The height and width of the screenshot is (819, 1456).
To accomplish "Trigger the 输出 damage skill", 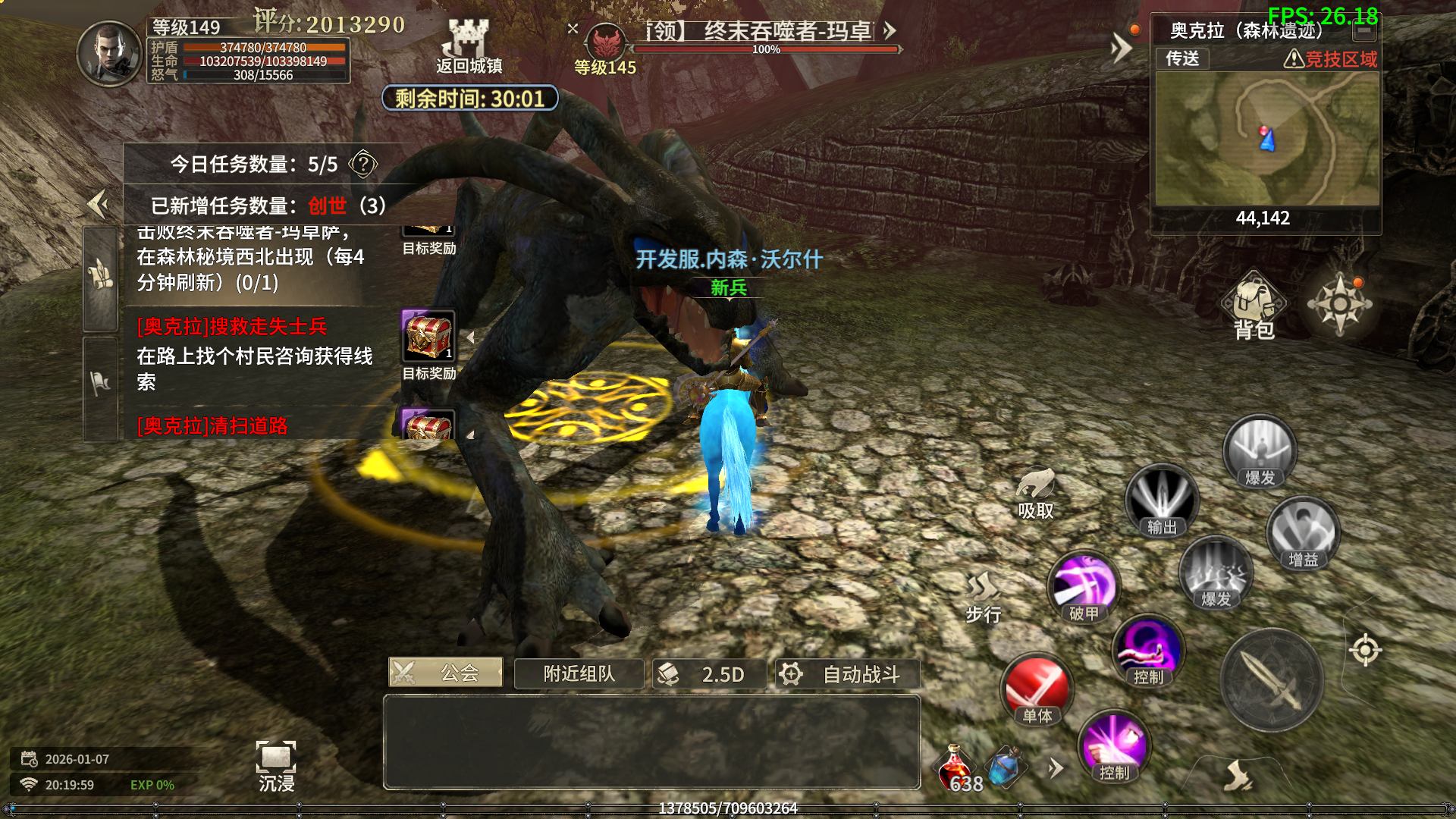I will pyautogui.click(x=1161, y=500).
